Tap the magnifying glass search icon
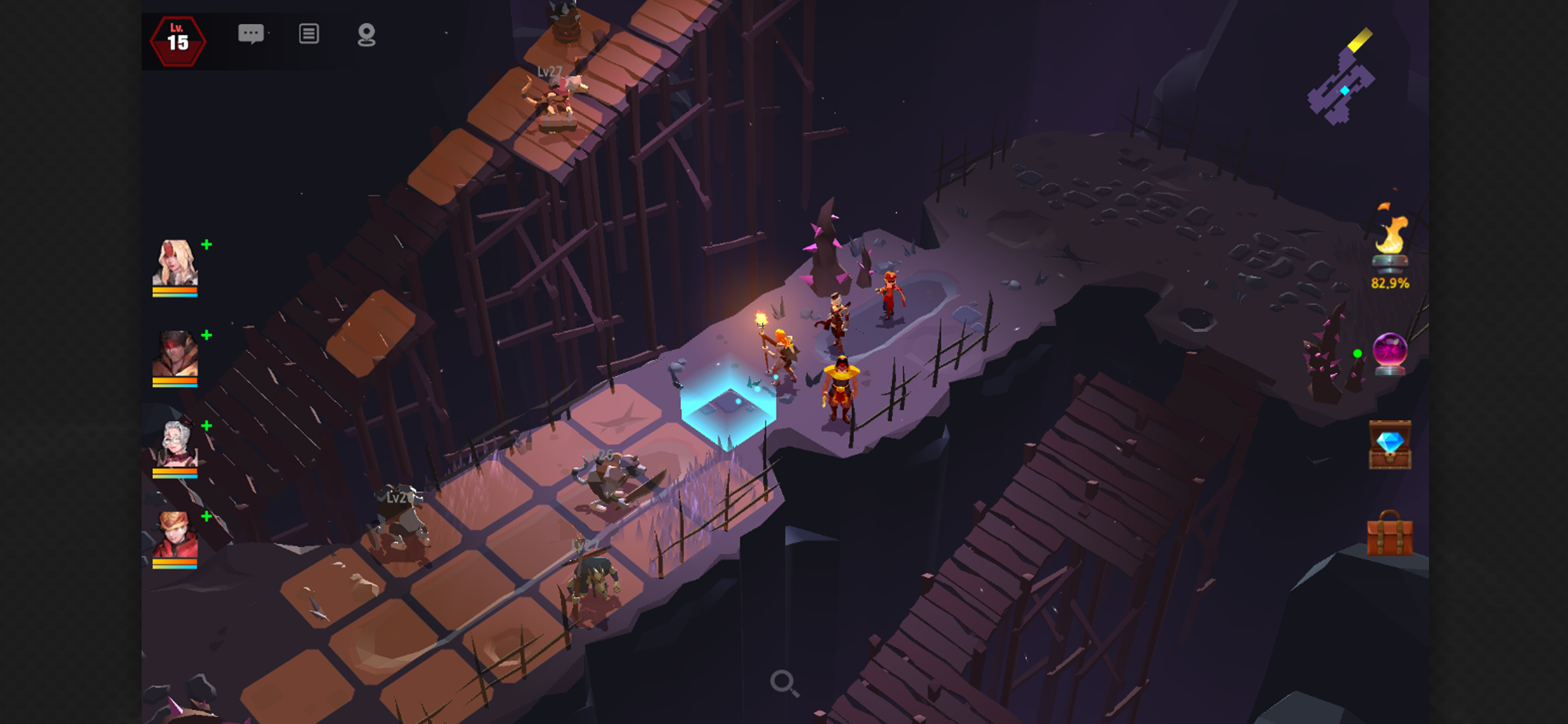 (x=784, y=683)
